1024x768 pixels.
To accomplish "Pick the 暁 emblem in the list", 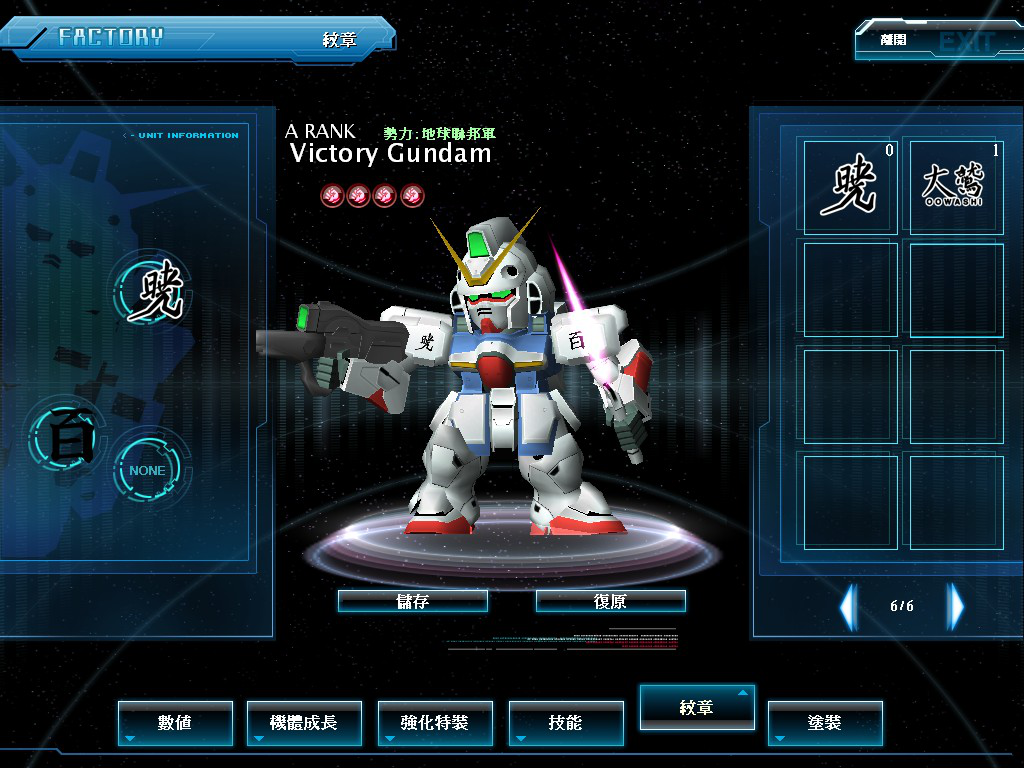I will point(850,186).
